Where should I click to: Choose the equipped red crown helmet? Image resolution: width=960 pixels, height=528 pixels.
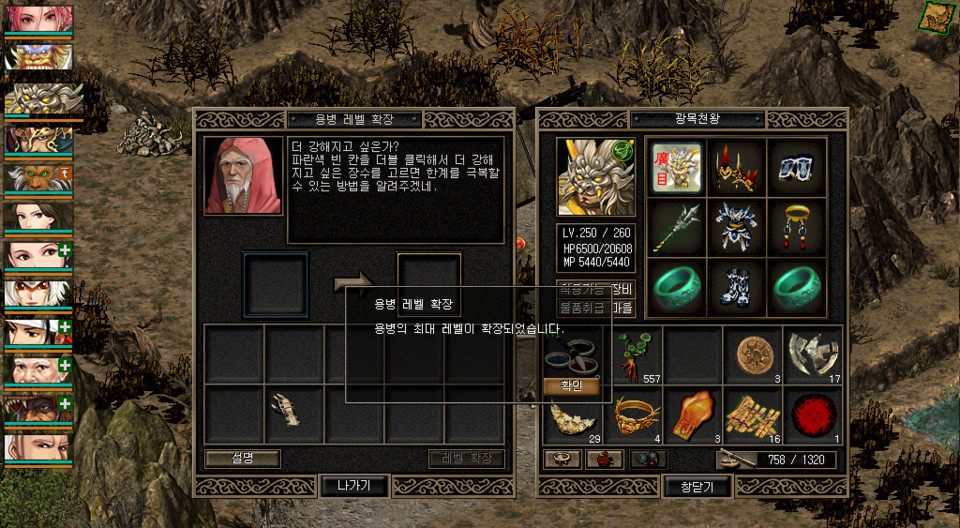coord(735,167)
